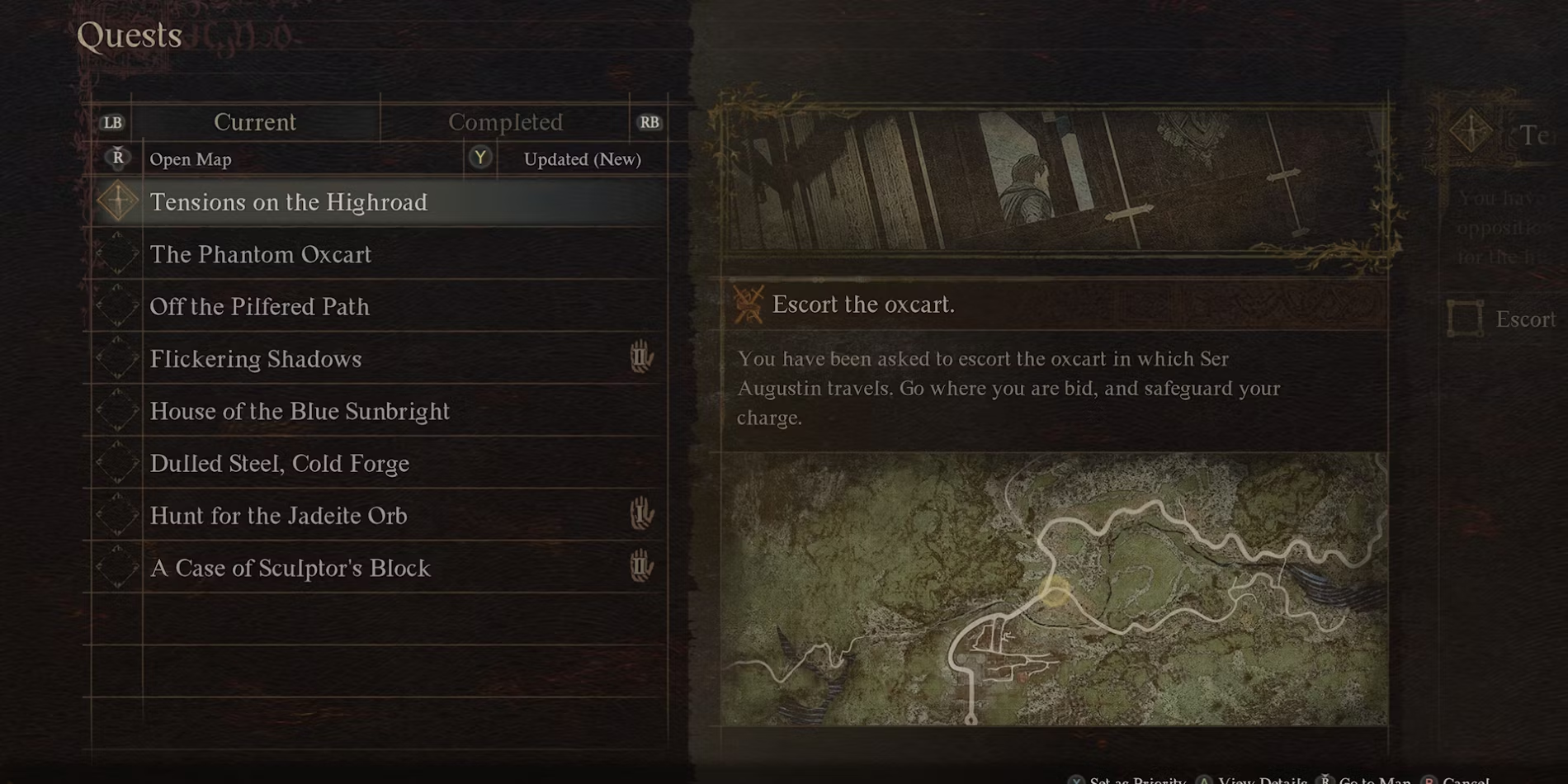Open the quest location map preview
This screenshot has width=1568, height=784.
tap(1054, 589)
